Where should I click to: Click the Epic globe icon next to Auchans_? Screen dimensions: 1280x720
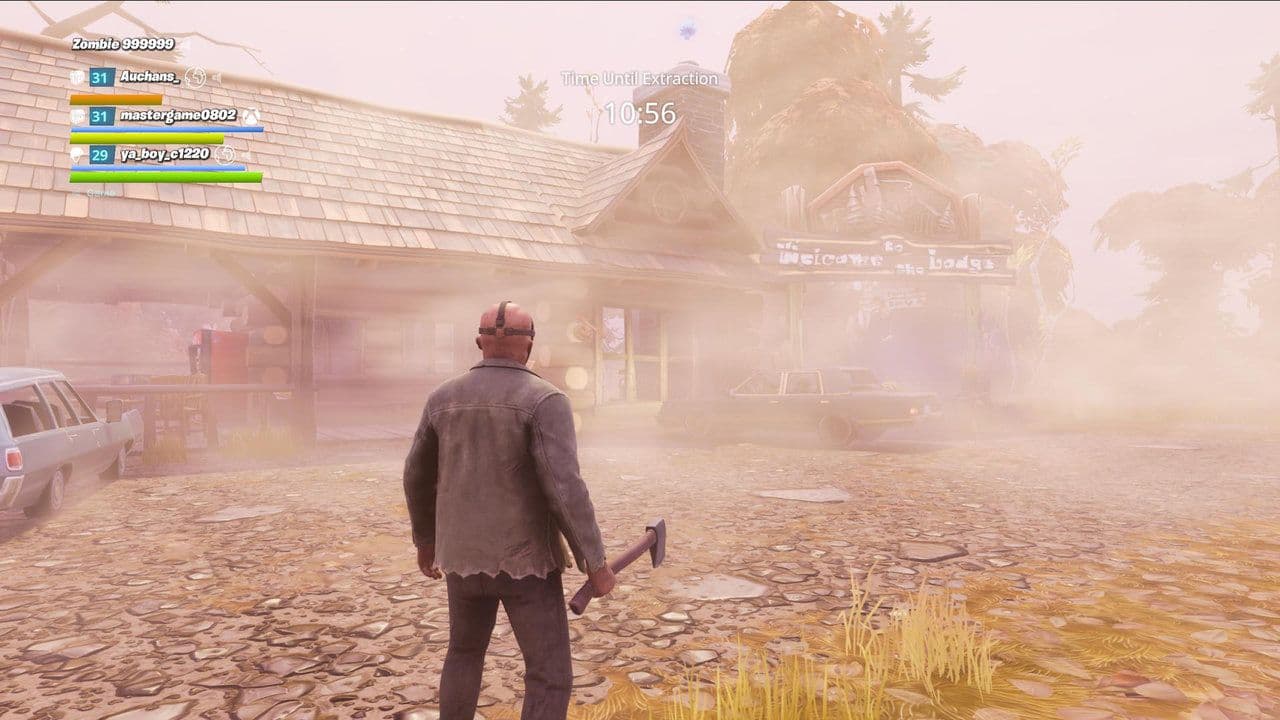[196, 76]
